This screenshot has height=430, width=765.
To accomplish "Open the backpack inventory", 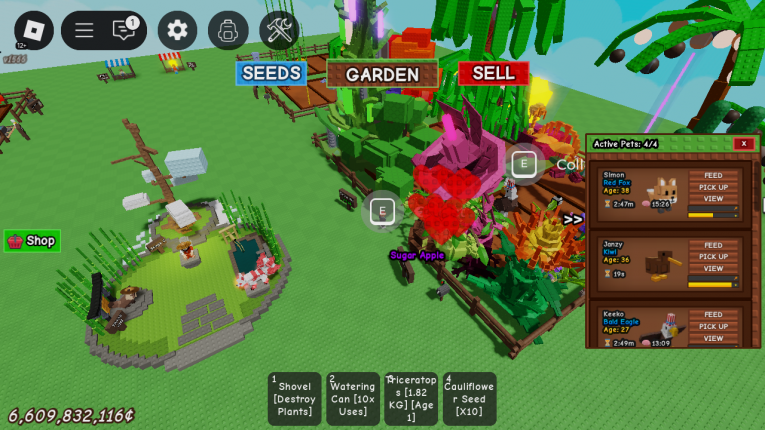I will click(x=228, y=30).
